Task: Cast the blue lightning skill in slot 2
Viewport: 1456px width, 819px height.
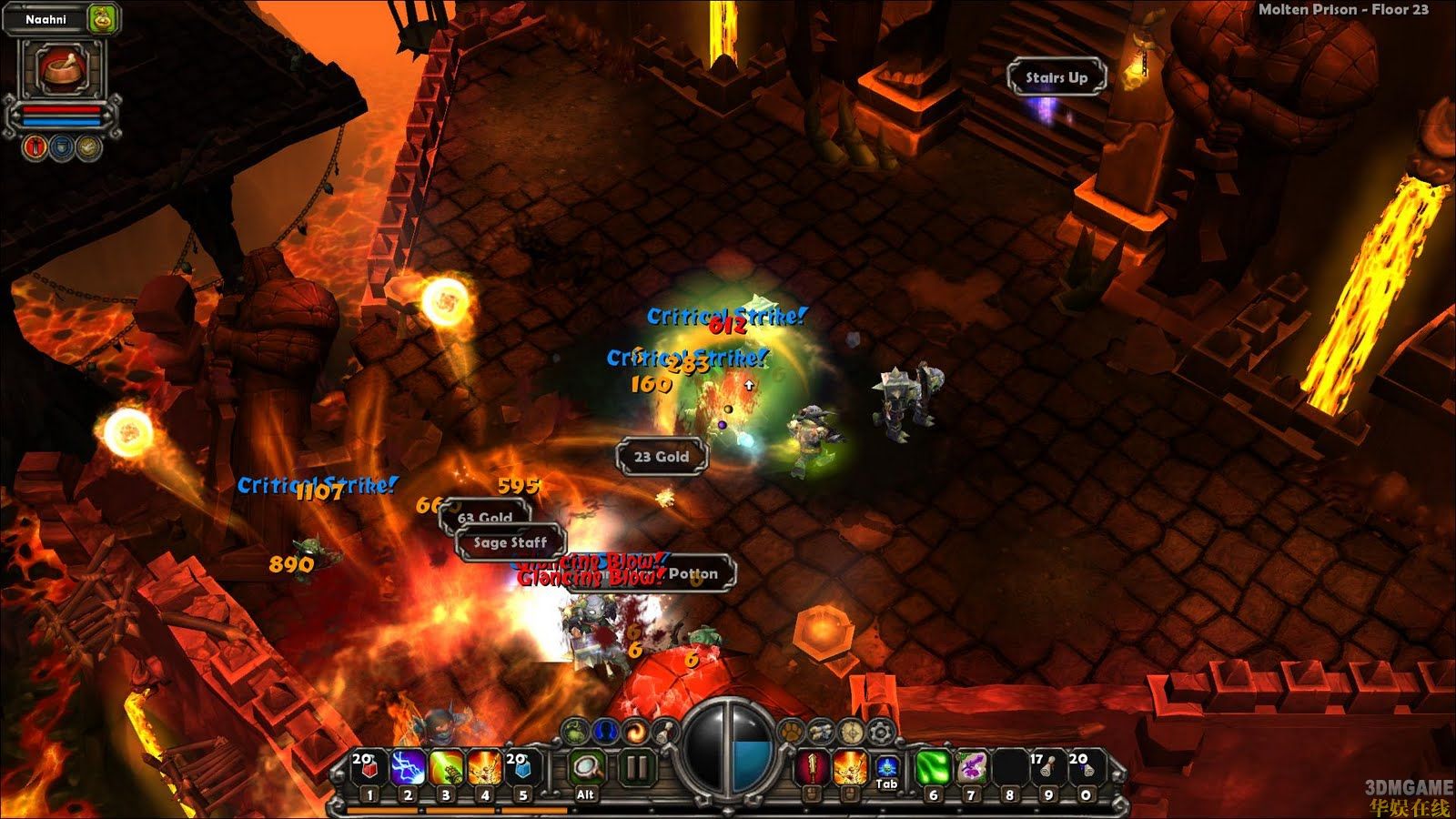Action: click(x=408, y=770)
